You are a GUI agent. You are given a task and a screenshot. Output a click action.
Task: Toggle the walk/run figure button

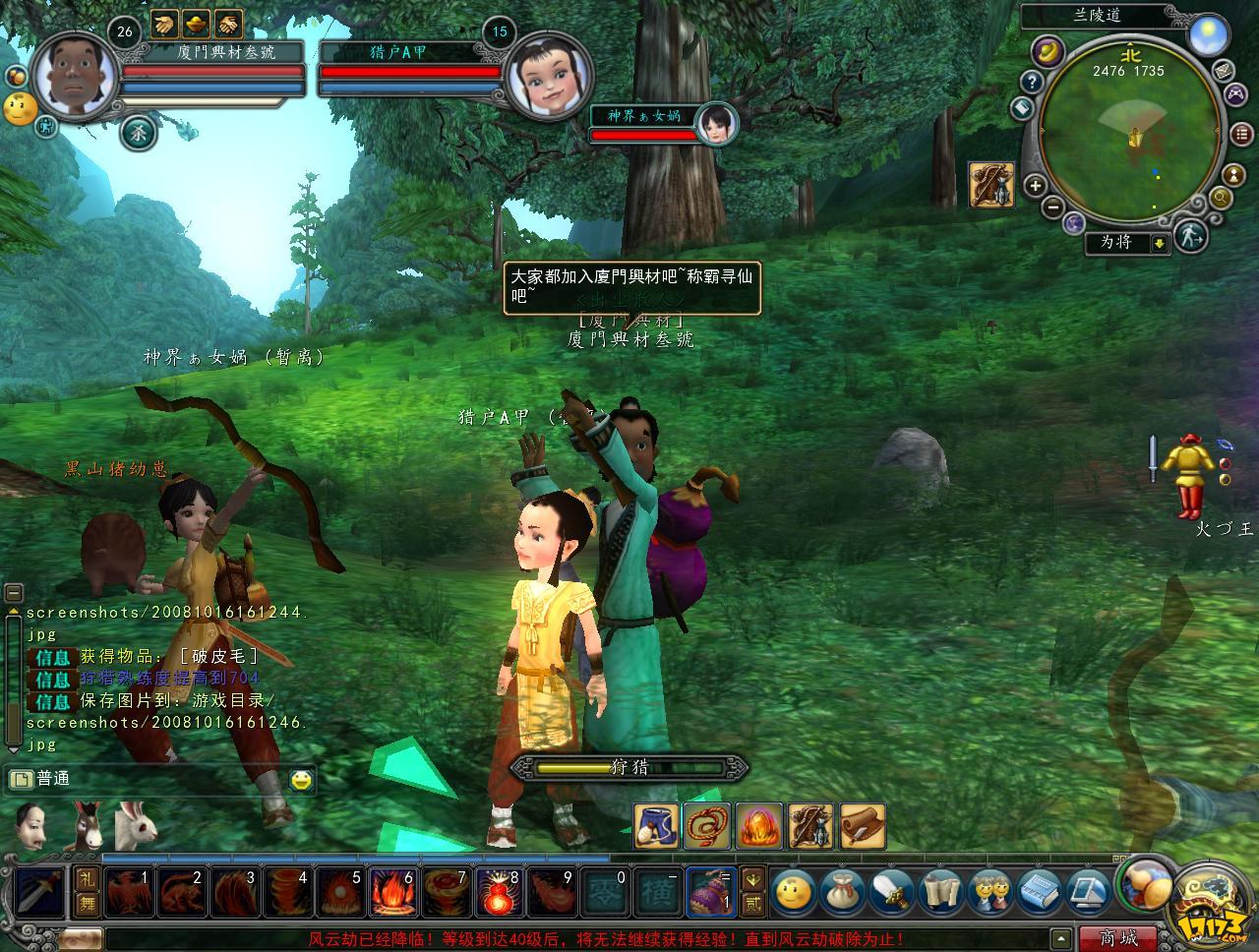pos(1191,235)
